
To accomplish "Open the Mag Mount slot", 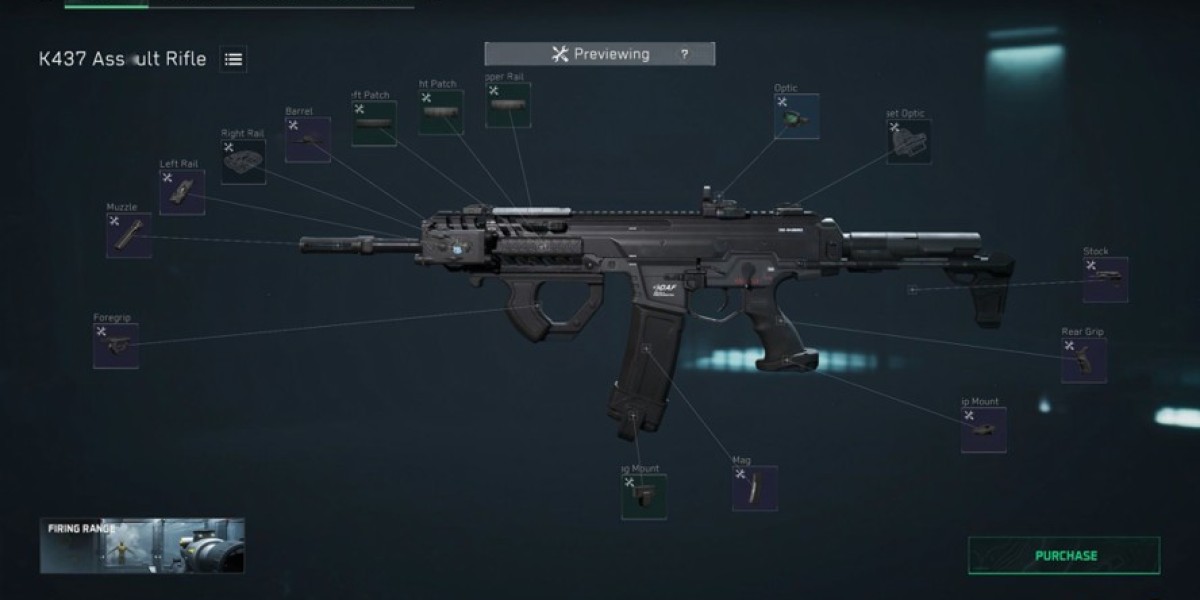I will 643,496.
